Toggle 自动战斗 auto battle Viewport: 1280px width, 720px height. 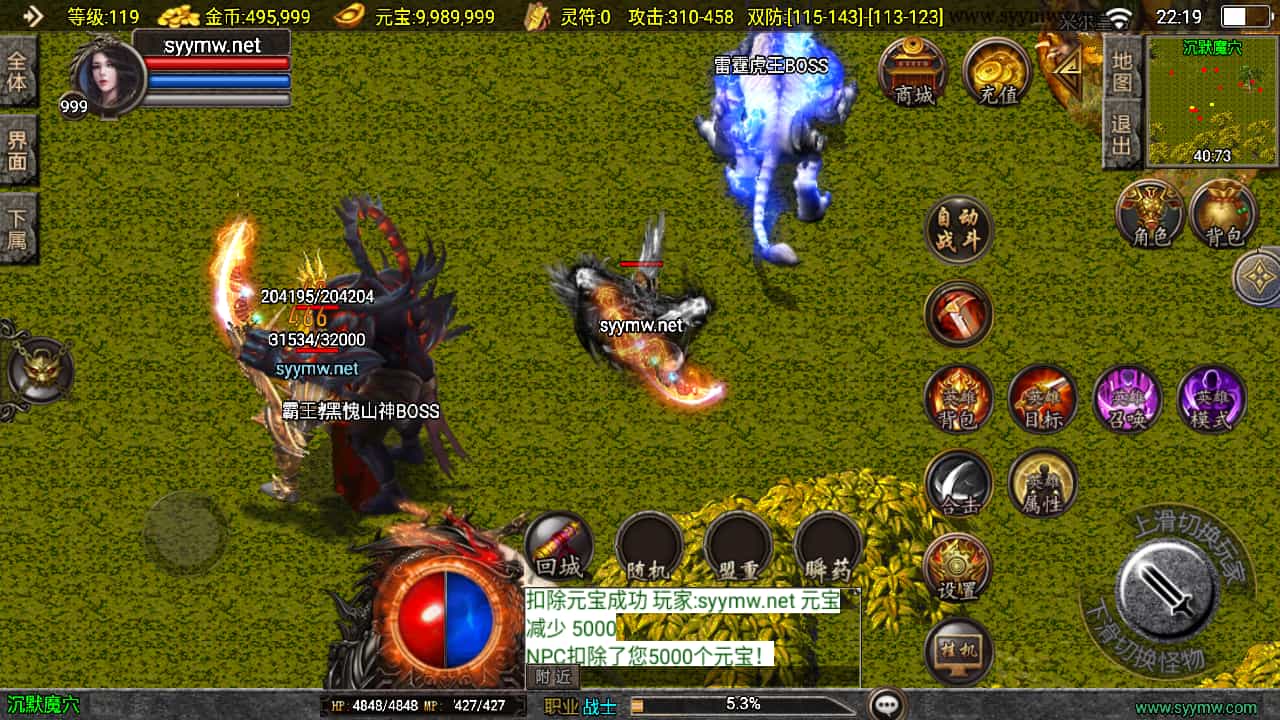point(958,230)
